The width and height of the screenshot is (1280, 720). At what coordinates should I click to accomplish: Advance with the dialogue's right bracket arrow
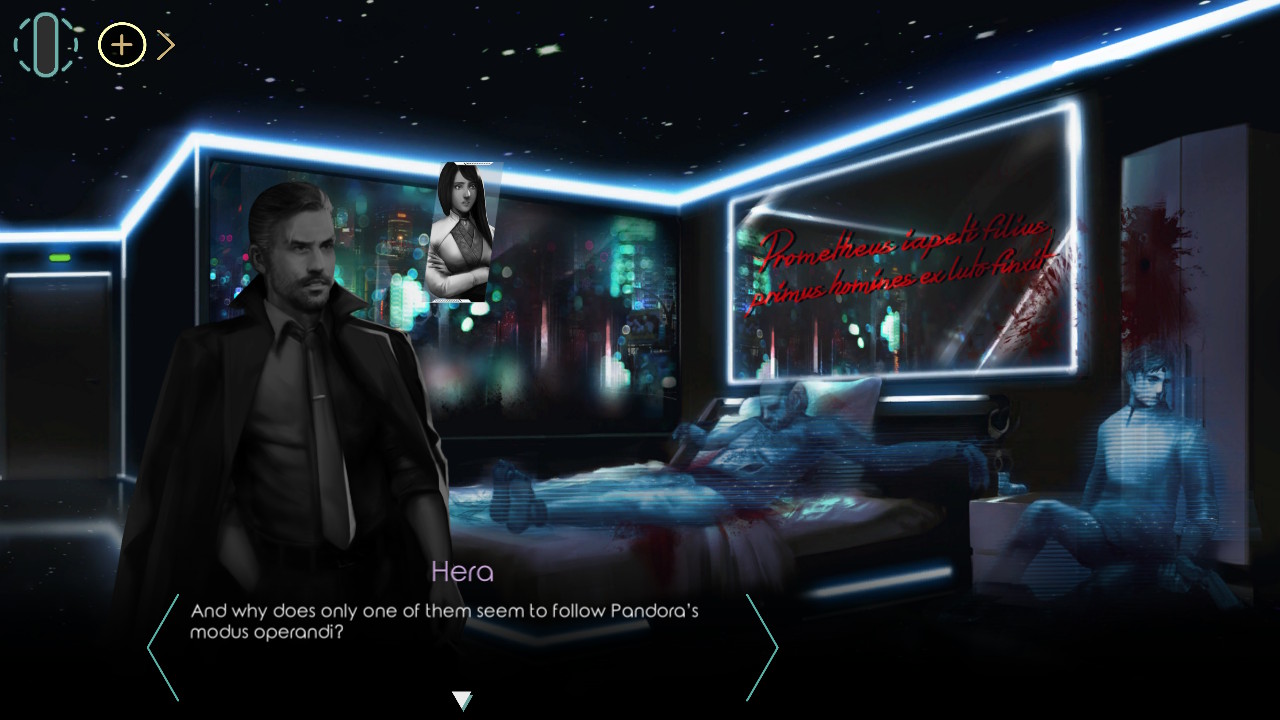pos(762,647)
